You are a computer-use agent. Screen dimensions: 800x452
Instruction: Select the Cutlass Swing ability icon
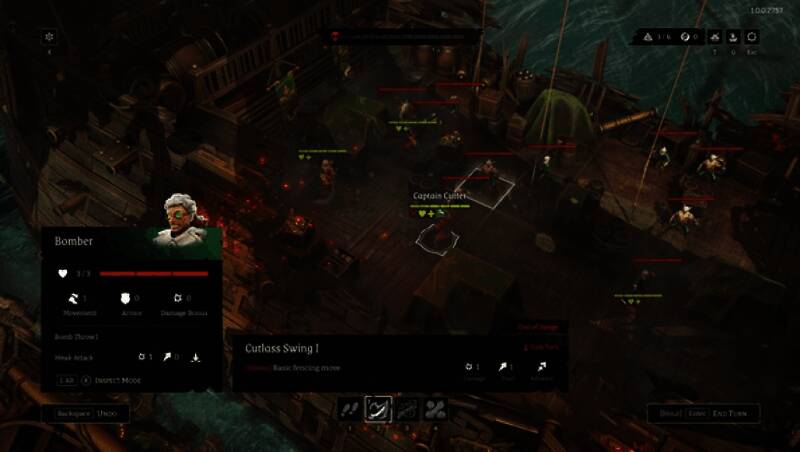pyautogui.click(x=378, y=408)
